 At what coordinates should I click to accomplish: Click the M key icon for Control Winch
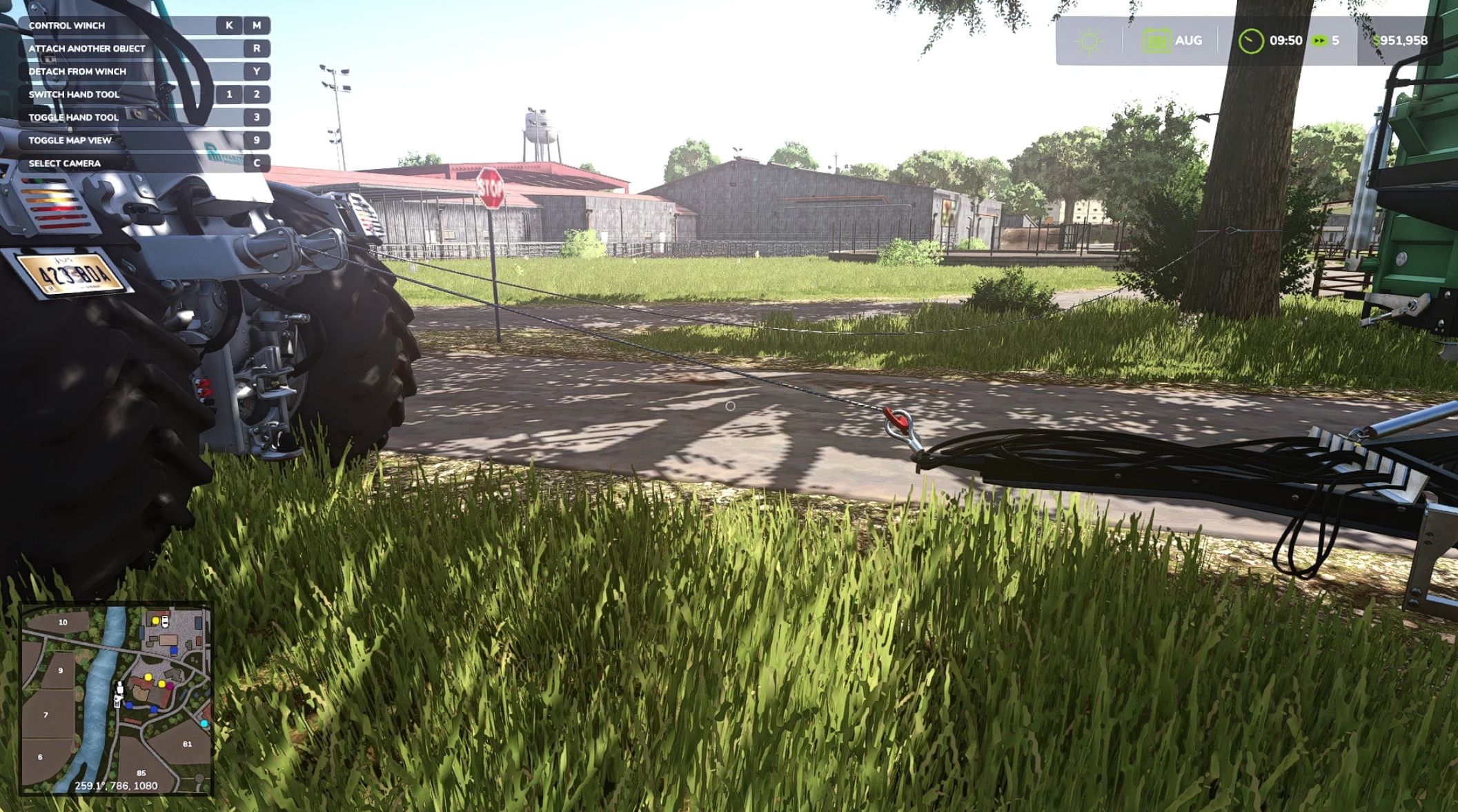click(257, 26)
